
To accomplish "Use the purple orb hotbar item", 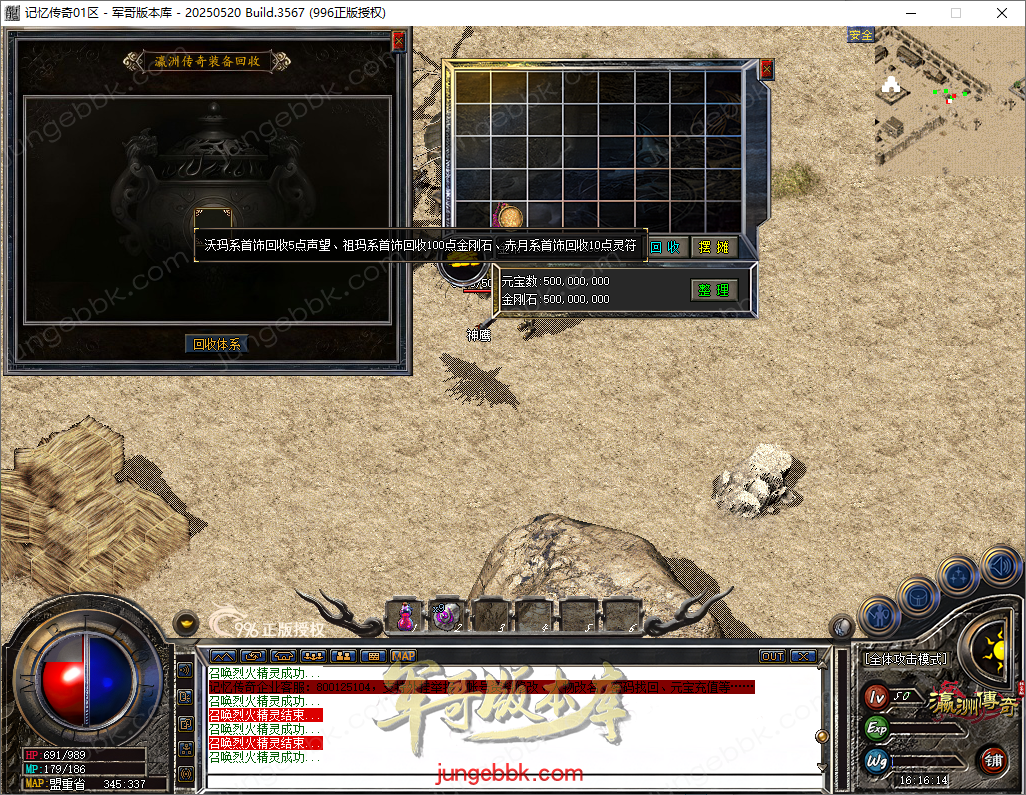I will [445, 615].
